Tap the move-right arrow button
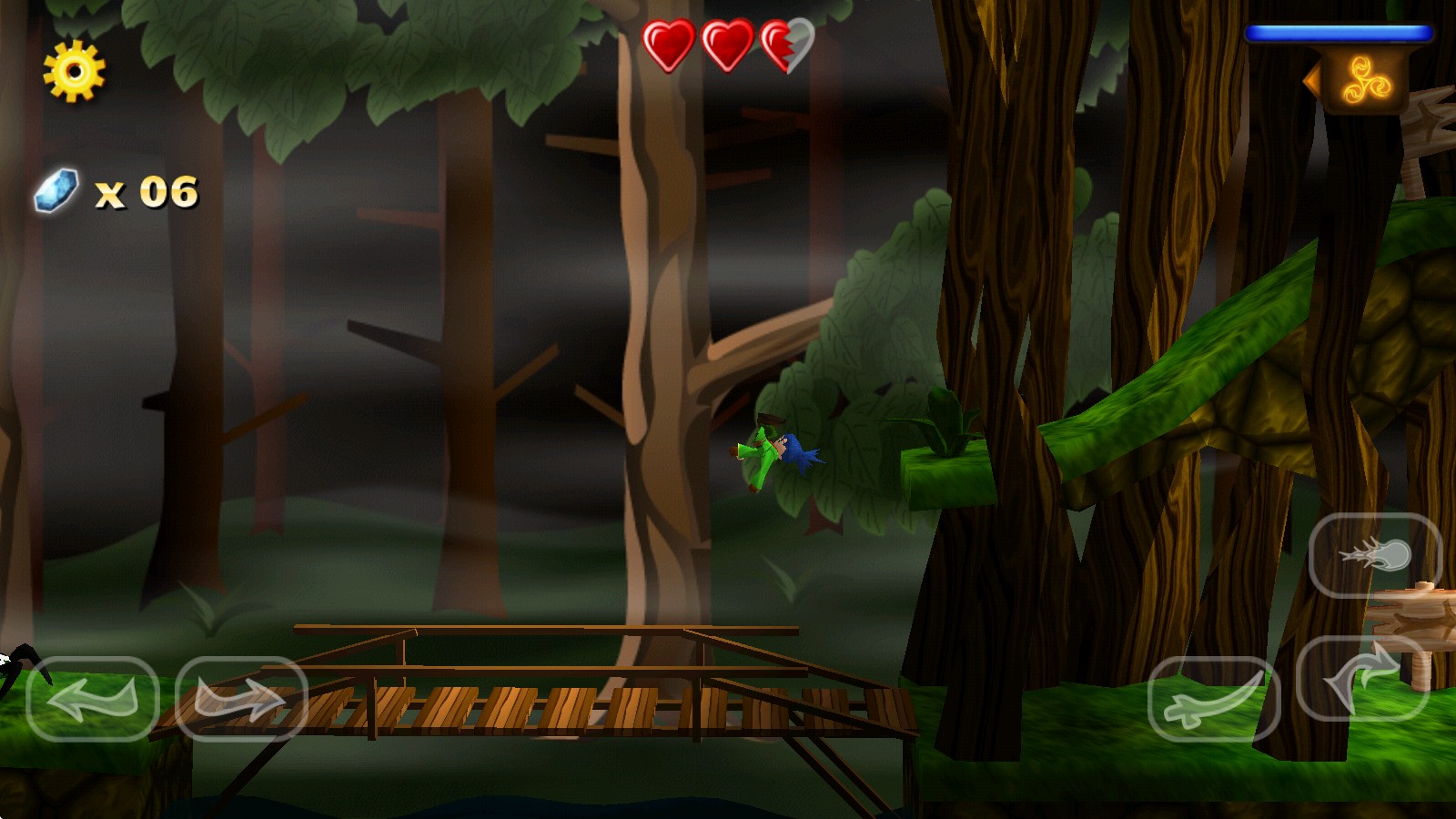This screenshot has height=819, width=1456. pyautogui.click(x=241, y=698)
